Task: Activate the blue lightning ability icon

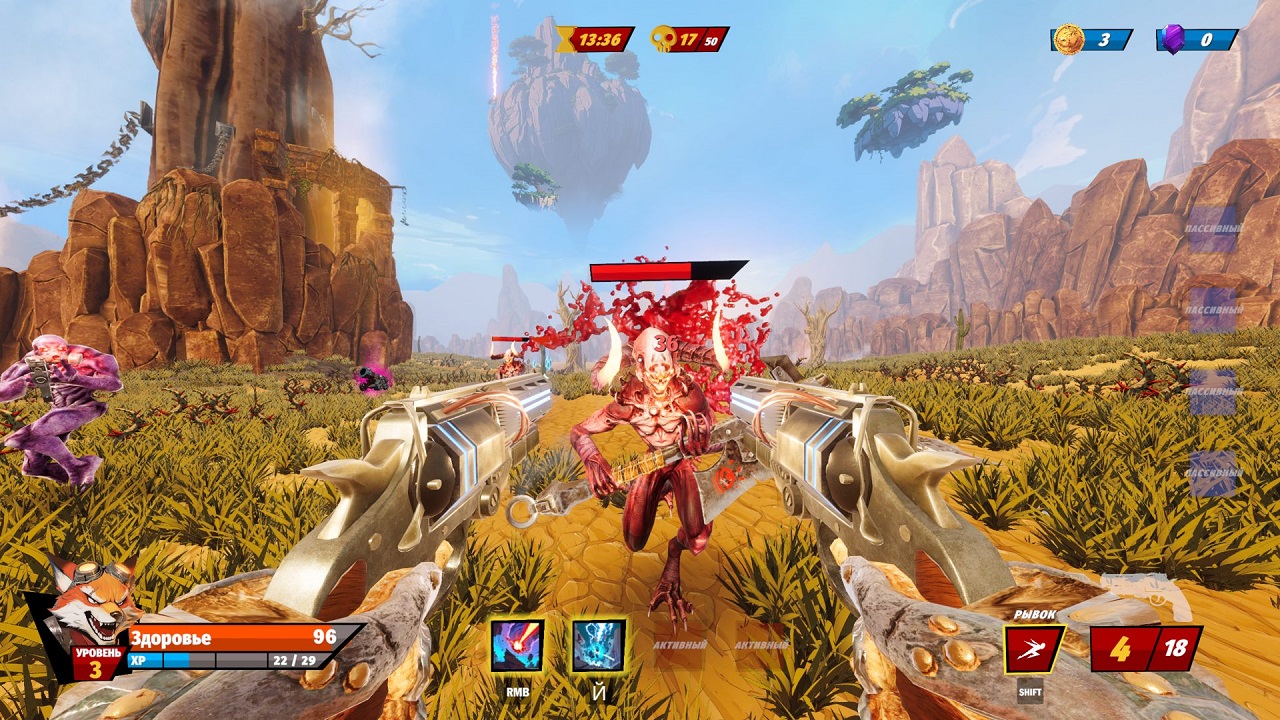Action: [x=599, y=646]
